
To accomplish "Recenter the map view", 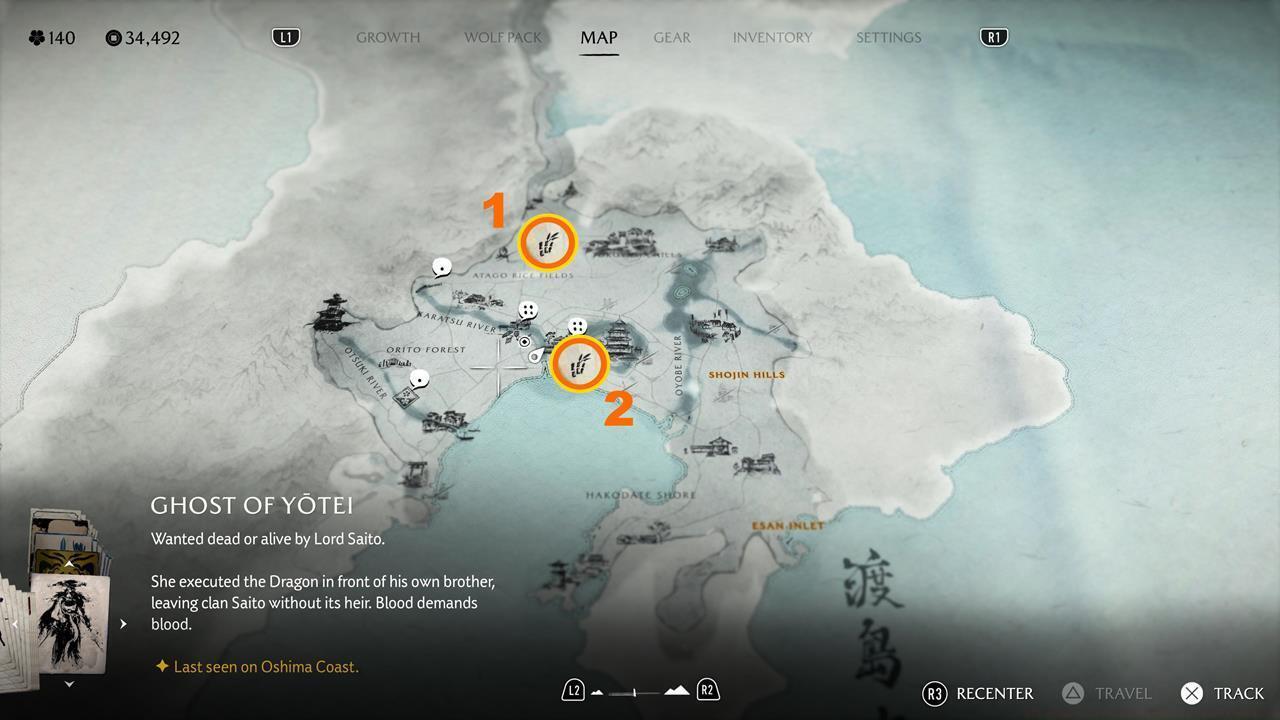I will 978,693.
